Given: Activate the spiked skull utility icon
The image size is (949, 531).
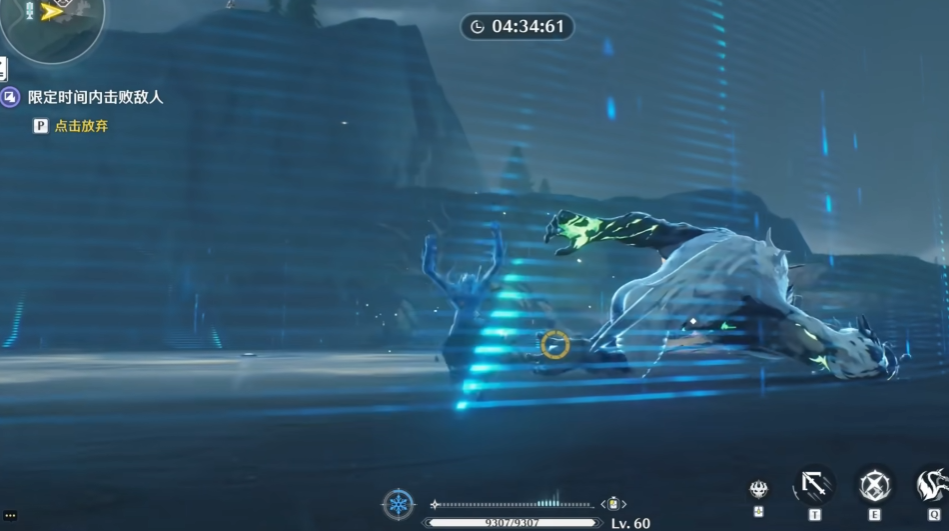Looking at the screenshot, I should pyautogui.click(x=759, y=489).
